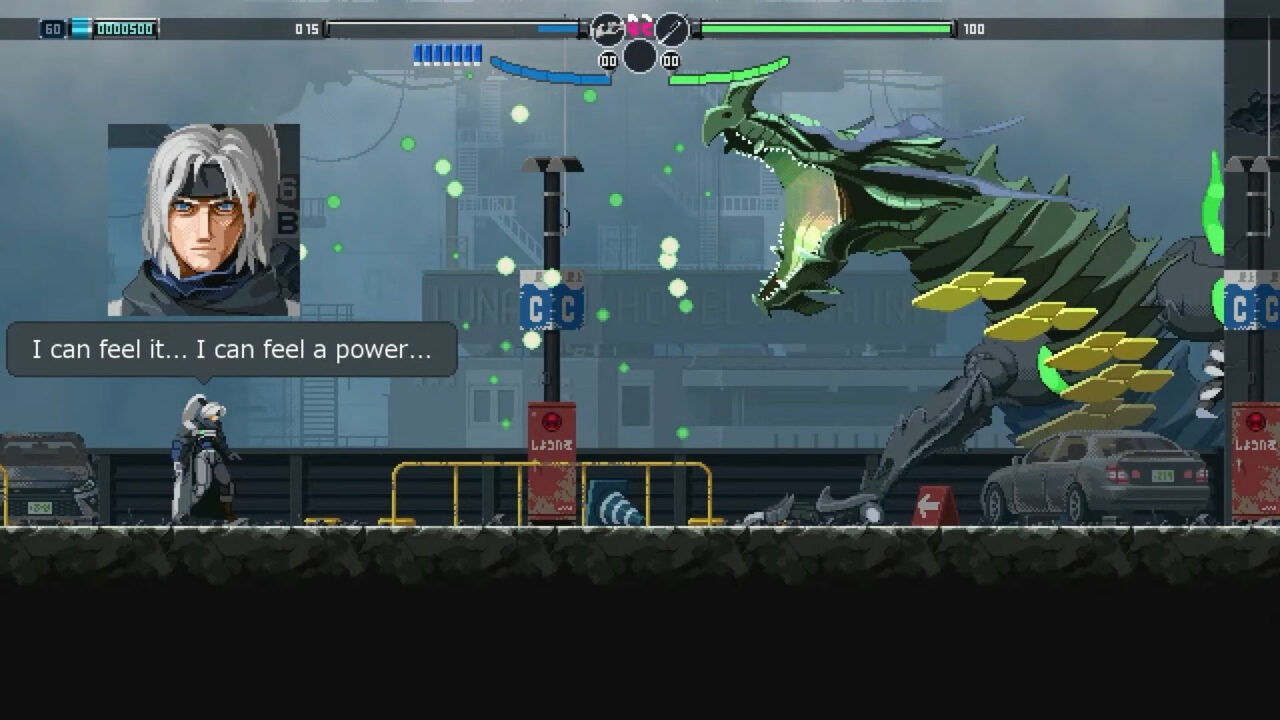Click the empty dark circle slot
1280x720 pixels.
coord(640,56)
